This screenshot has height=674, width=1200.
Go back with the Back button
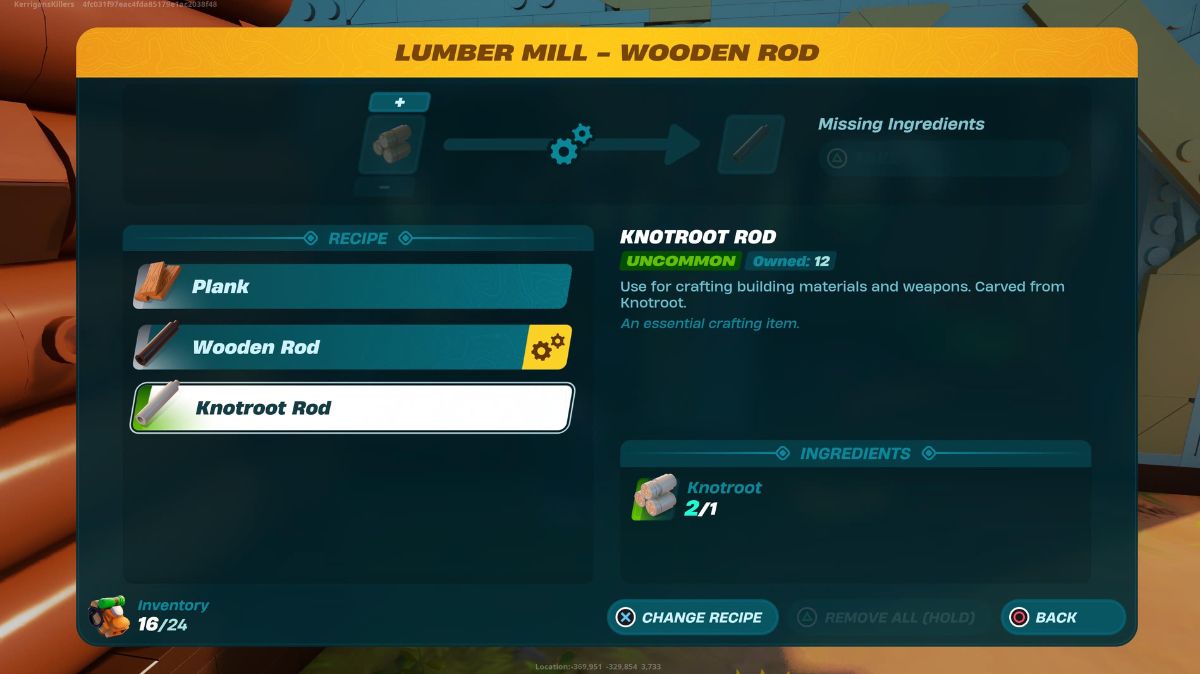point(1062,617)
